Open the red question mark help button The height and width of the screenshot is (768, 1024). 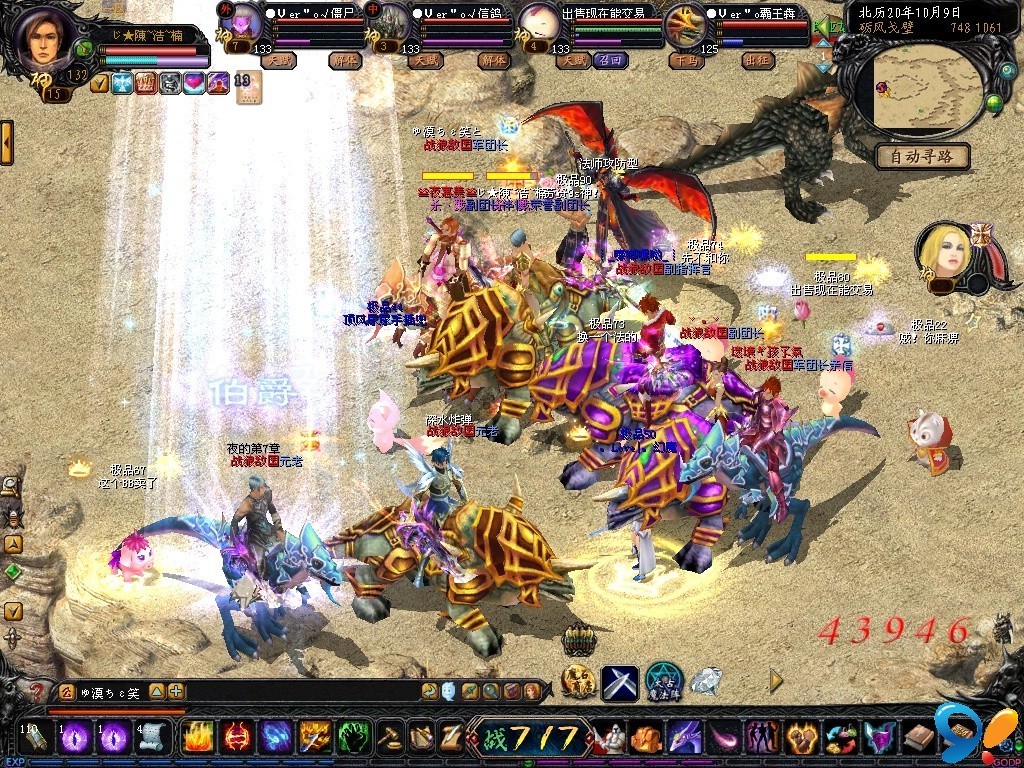point(36,691)
